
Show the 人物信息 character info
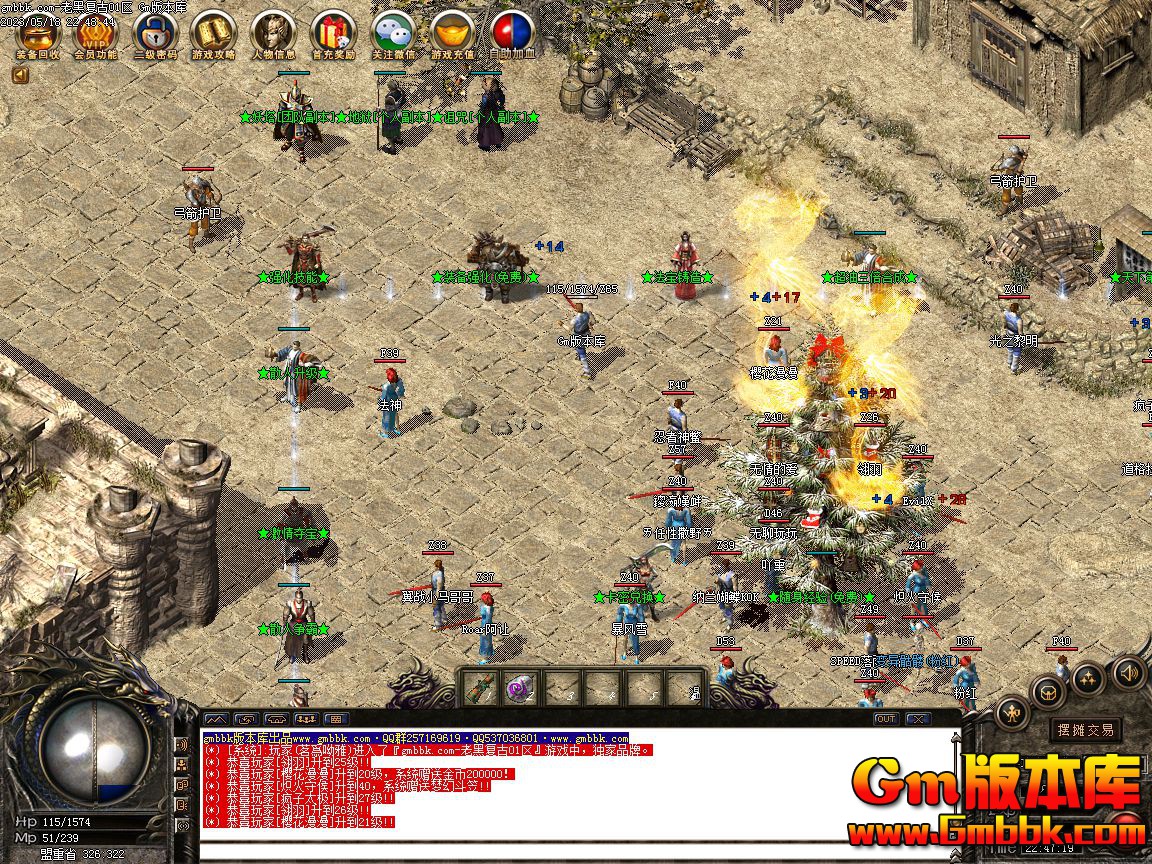click(273, 33)
